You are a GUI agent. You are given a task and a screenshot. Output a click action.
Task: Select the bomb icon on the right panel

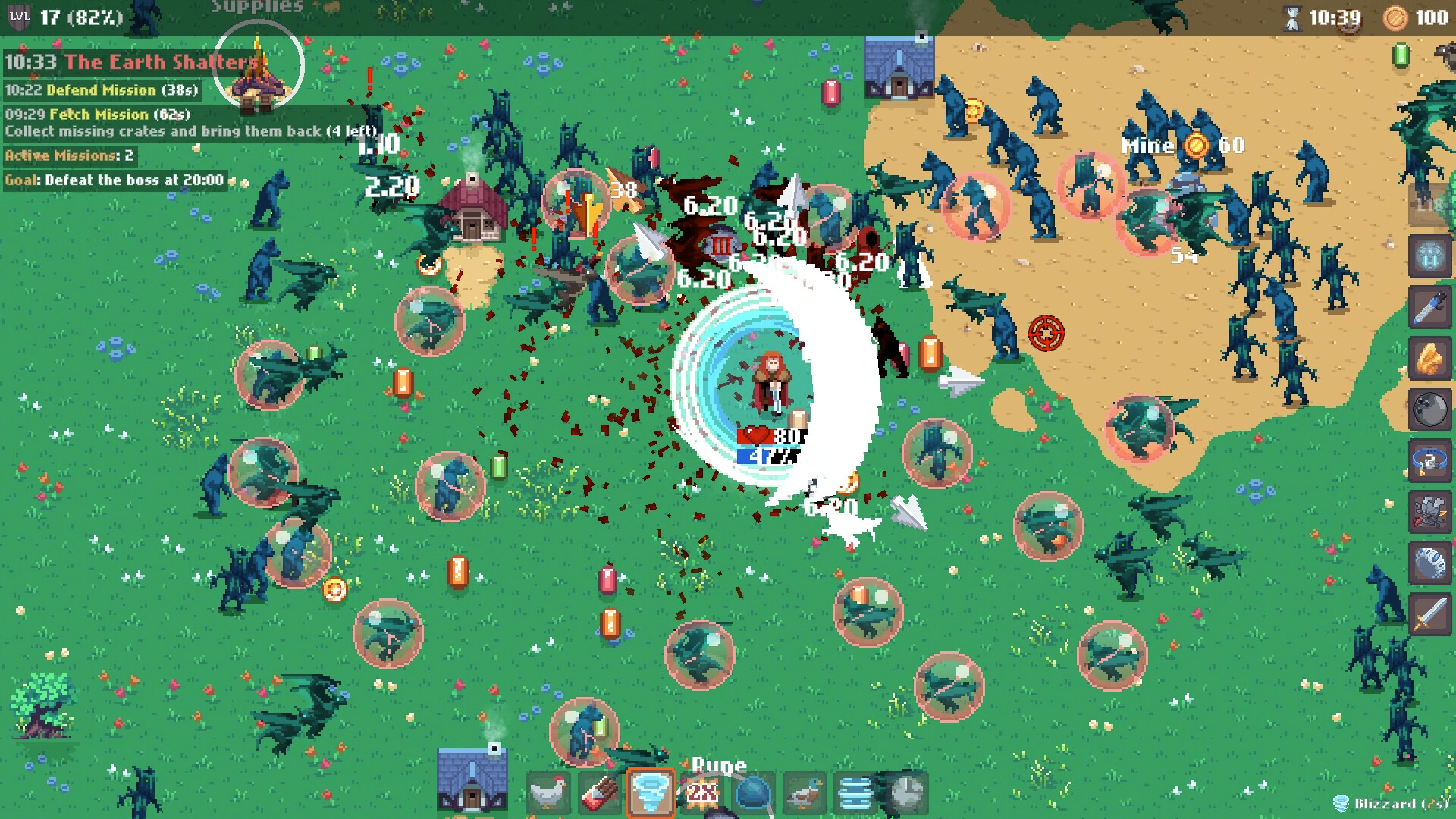[1428, 407]
